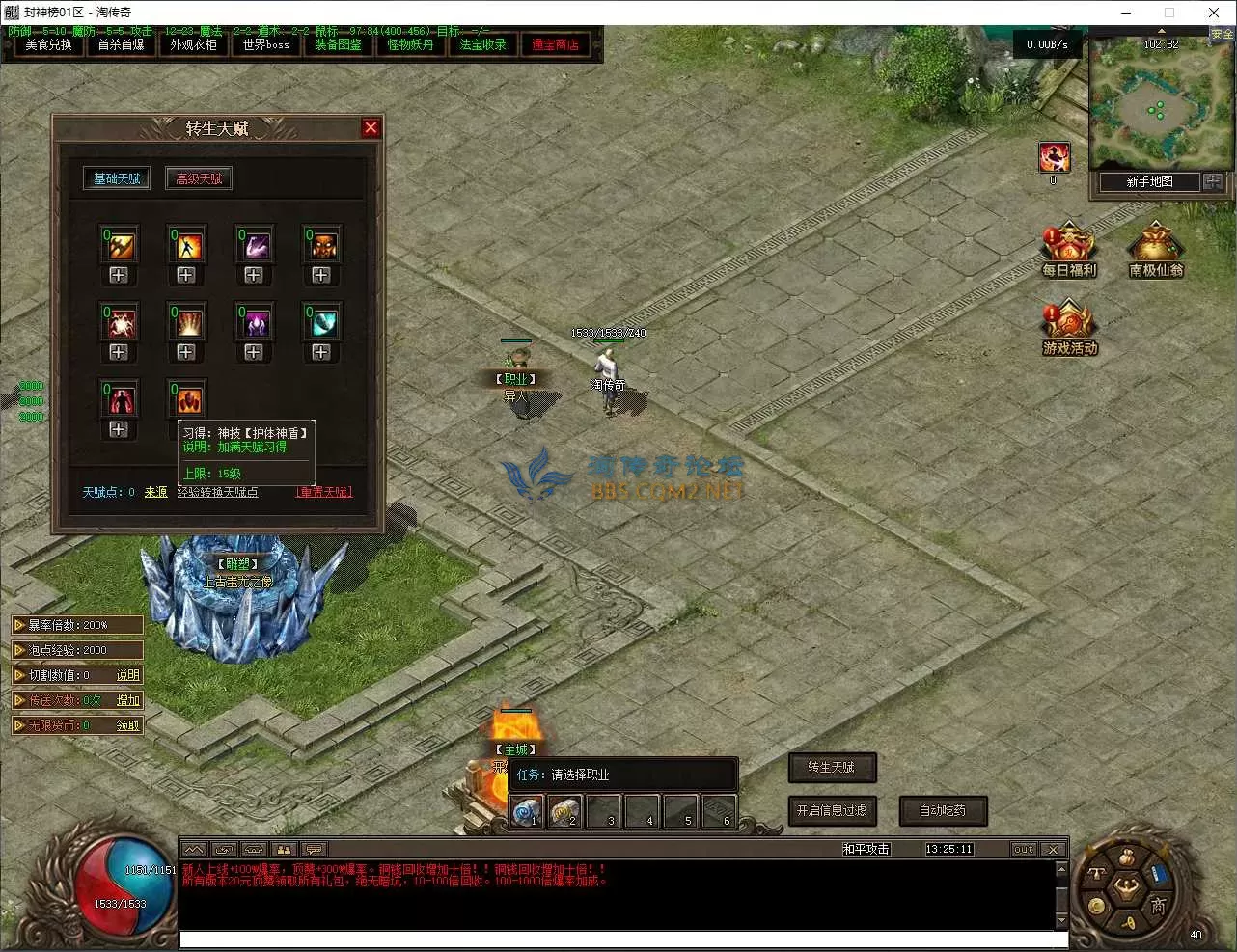Click the 重置天赋 reset link
The width and height of the screenshot is (1237, 952).
(324, 492)
